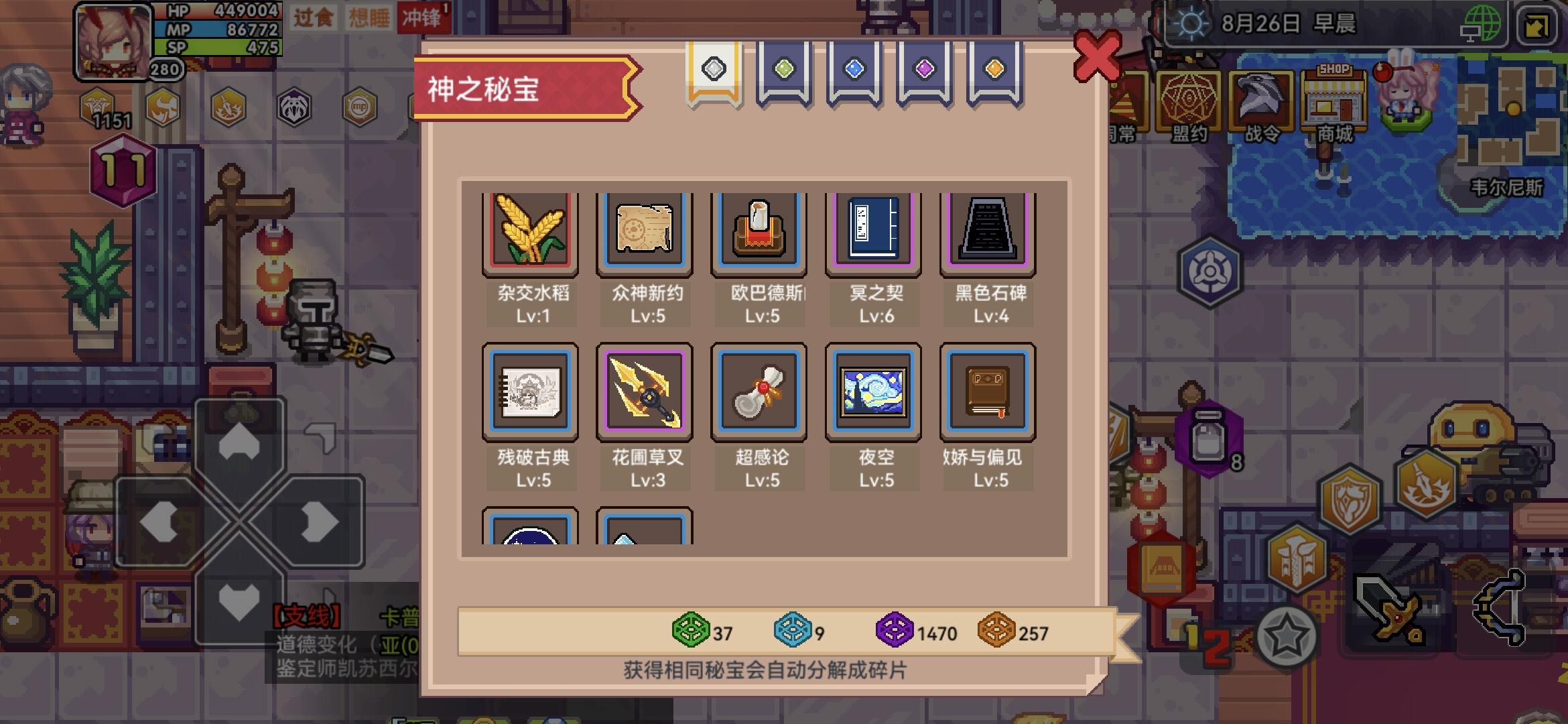1568x724 pixels.
Task: View the 杂交水稻 treasure item
Action: [530, 231]
